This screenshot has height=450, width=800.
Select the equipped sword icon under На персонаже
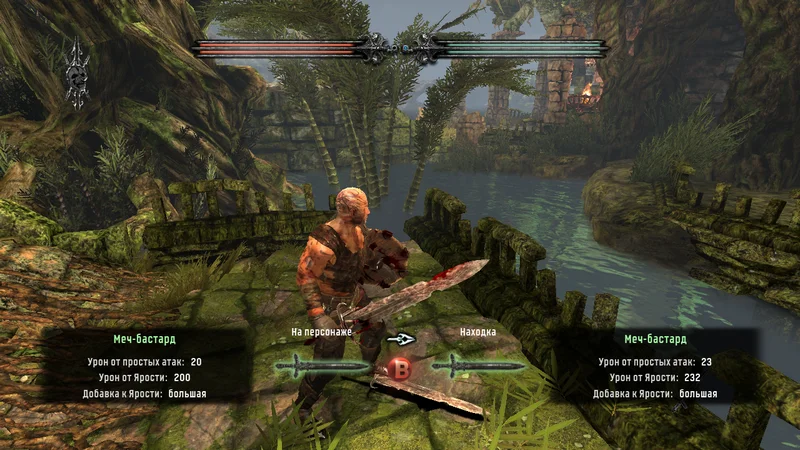pos(322,366)
